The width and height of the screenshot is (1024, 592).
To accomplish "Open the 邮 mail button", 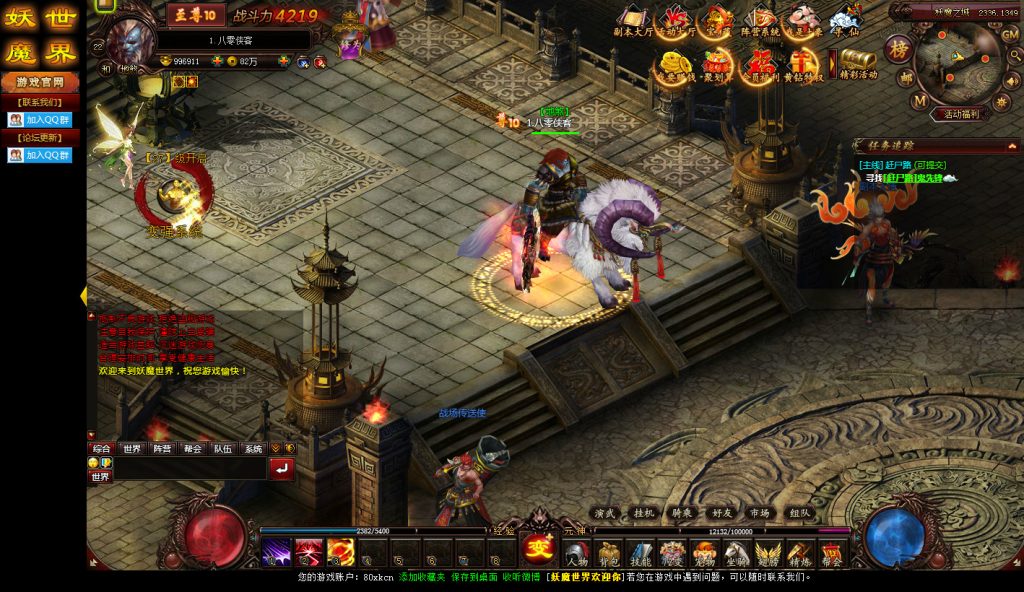I will point(904,76).
